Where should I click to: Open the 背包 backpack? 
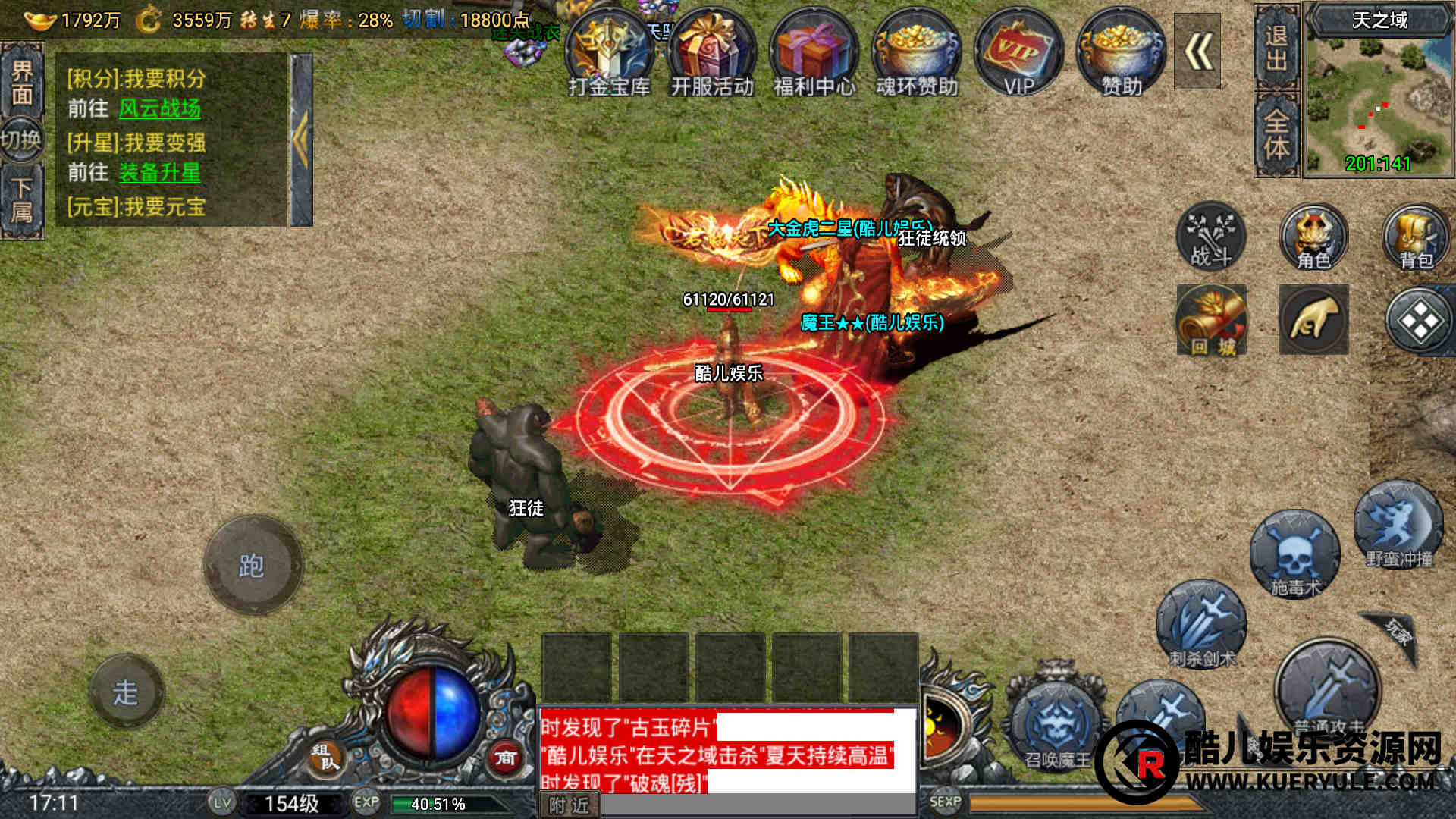1416,237
